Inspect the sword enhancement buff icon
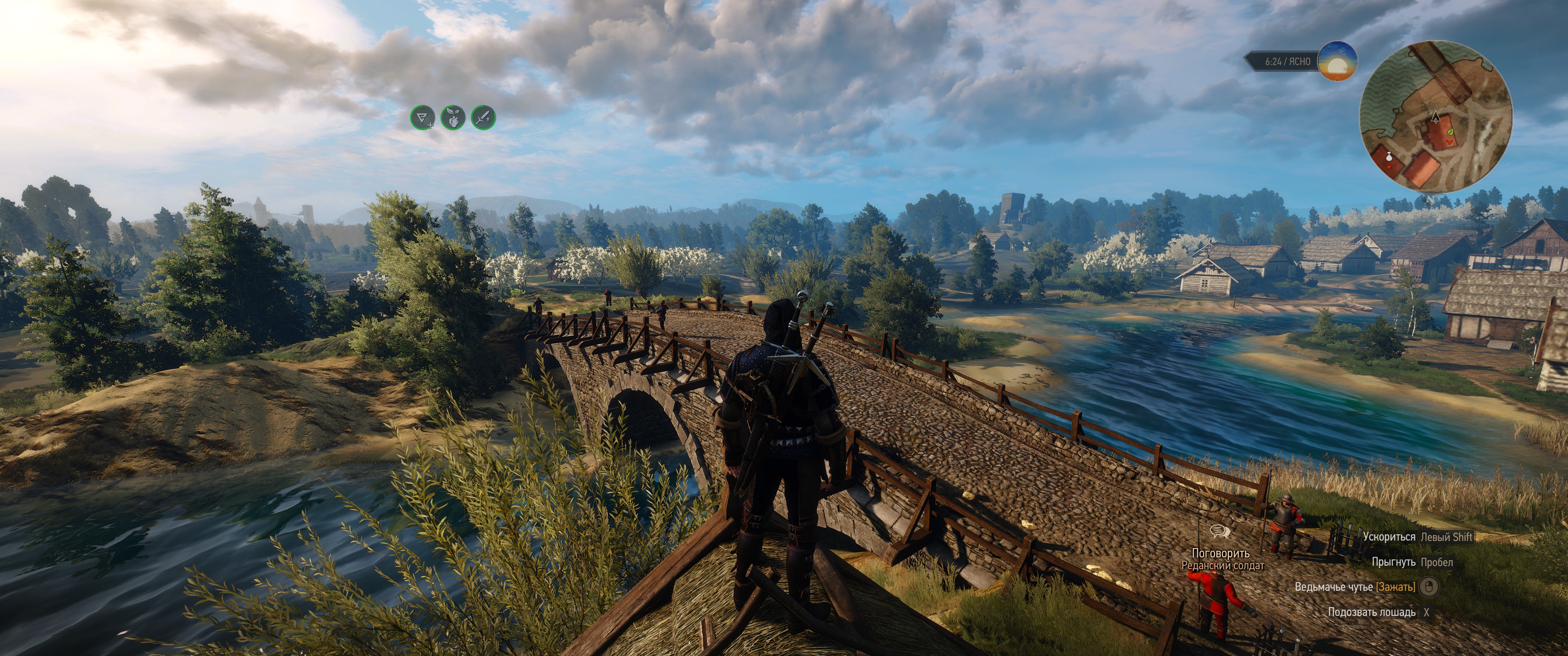Image resolution: width=1568 pixels, height=656 pixels. [x=483, y=117]
